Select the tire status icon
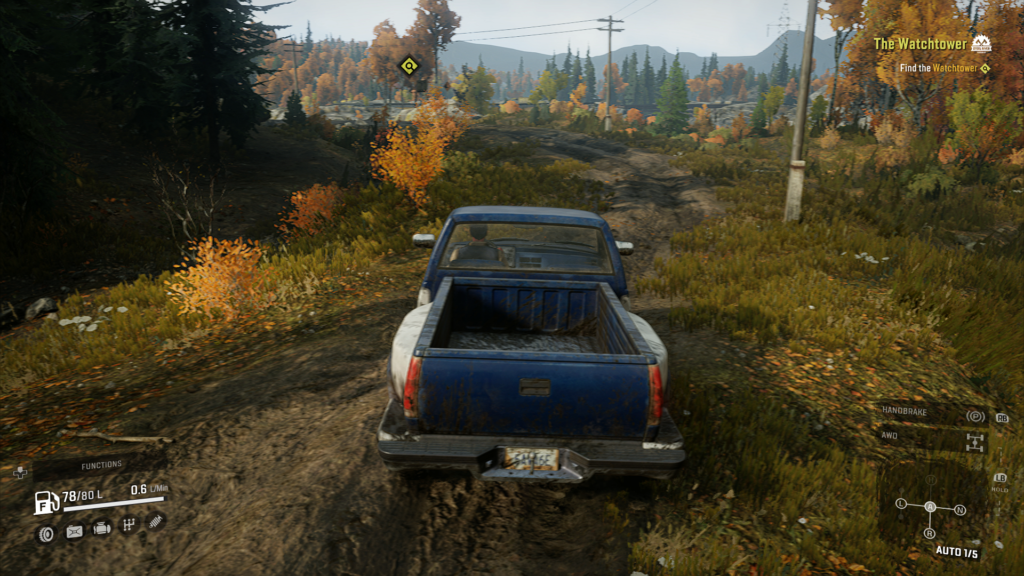The image size is (1024, 576). click(x=46, y=533)
